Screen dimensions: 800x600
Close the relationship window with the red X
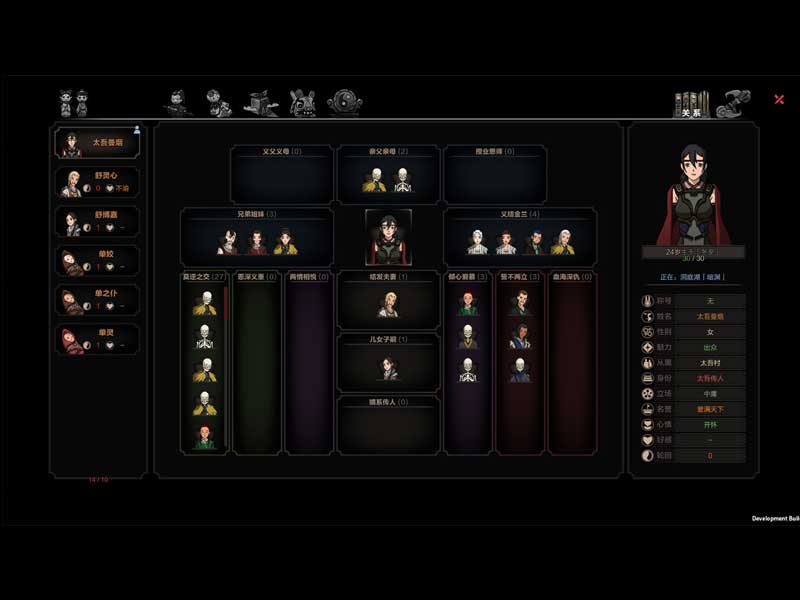[x=779, y=99]
